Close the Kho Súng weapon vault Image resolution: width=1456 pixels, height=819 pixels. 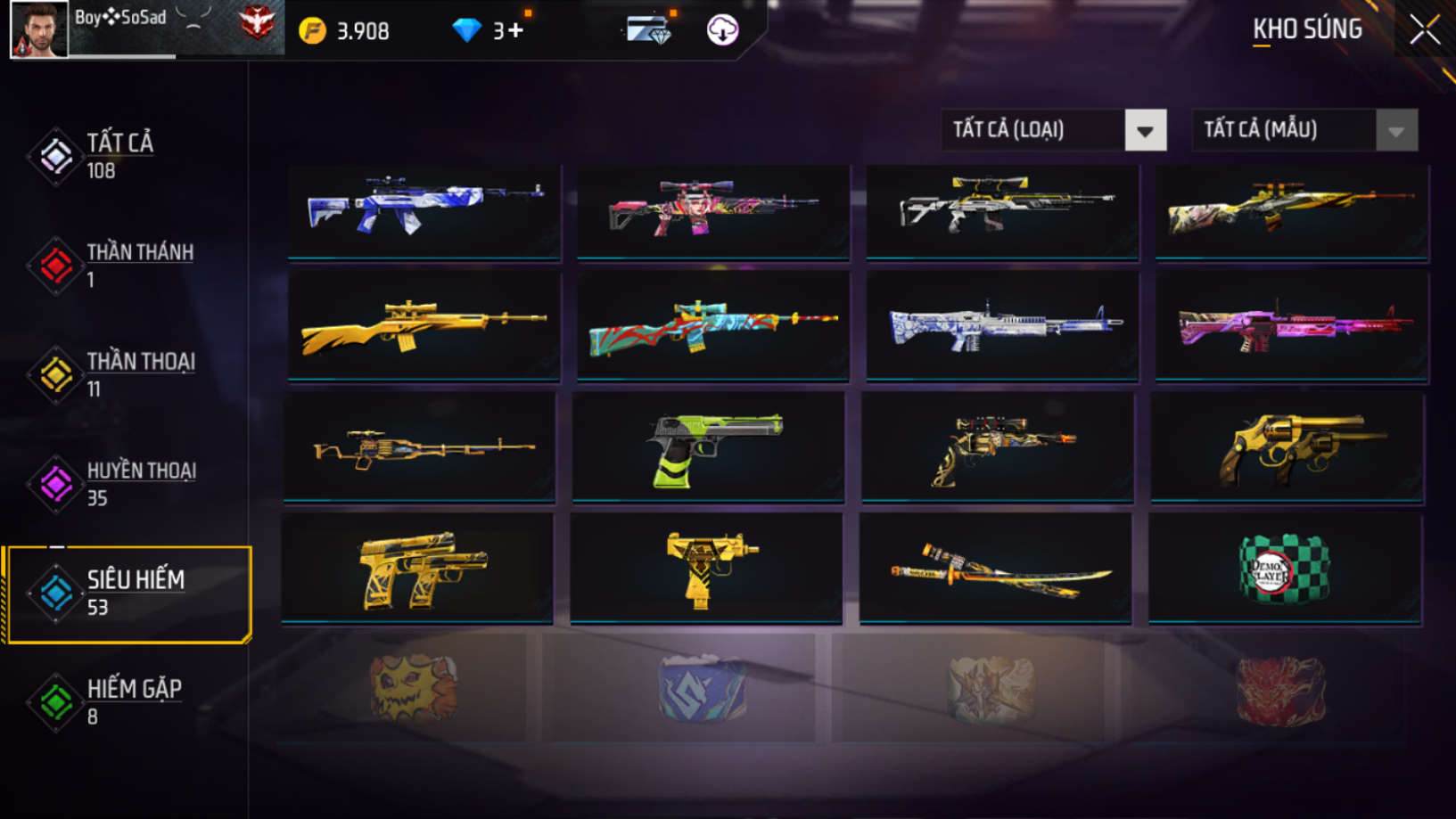[1424, 30]
